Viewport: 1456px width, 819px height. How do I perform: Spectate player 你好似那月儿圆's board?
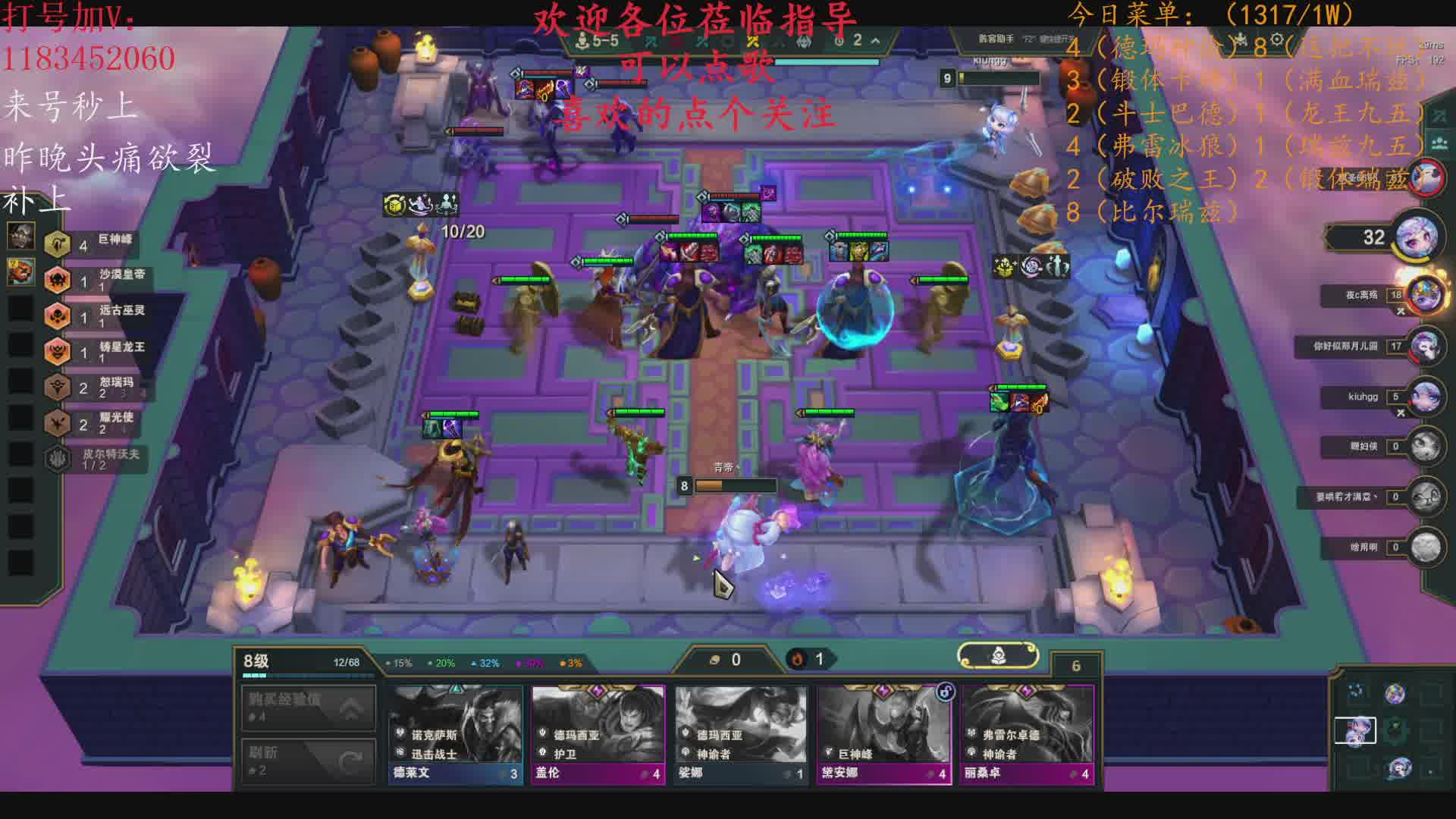pyautogui.click(x=1424, y=346)
